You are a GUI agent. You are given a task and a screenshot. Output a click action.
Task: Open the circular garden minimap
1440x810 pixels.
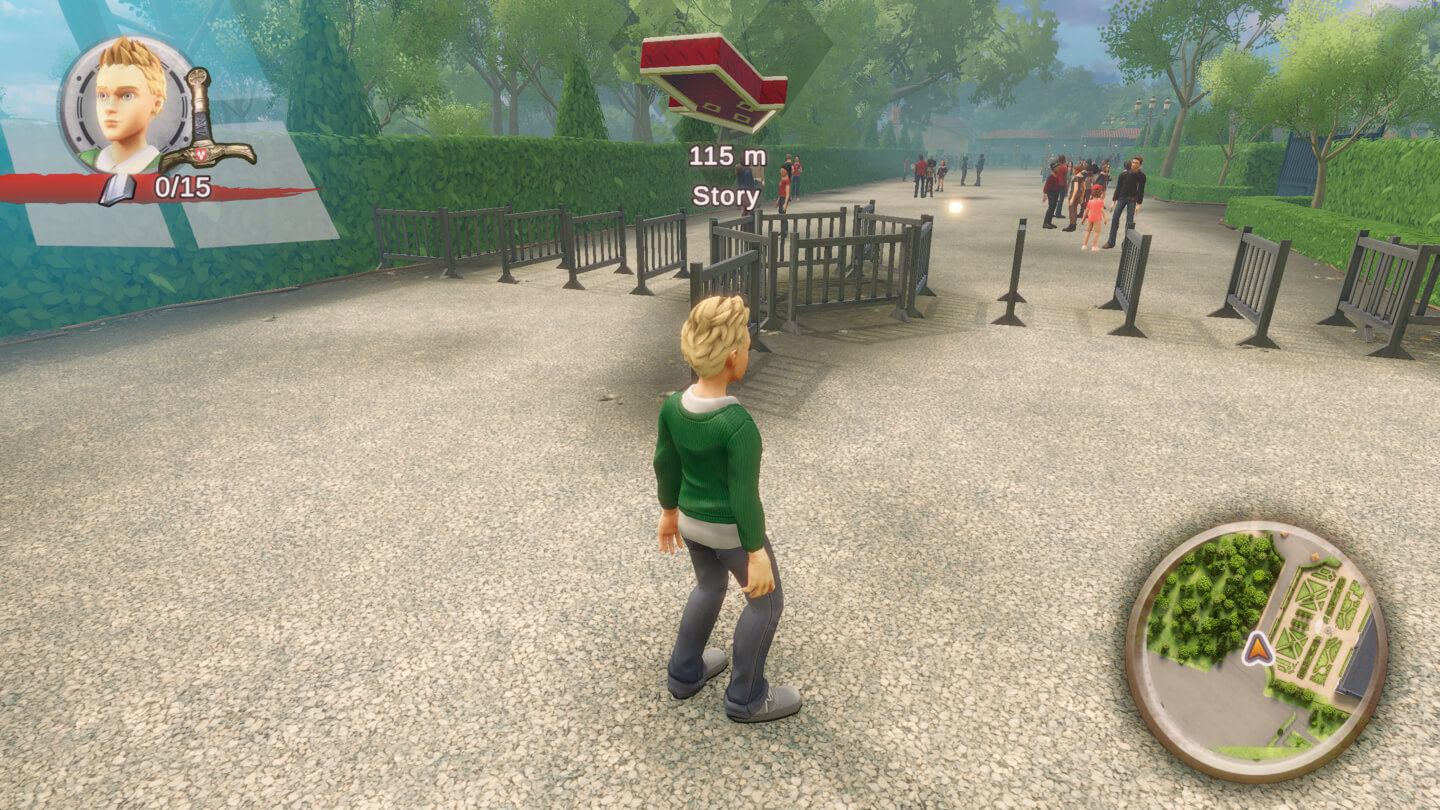[1256, 650]
